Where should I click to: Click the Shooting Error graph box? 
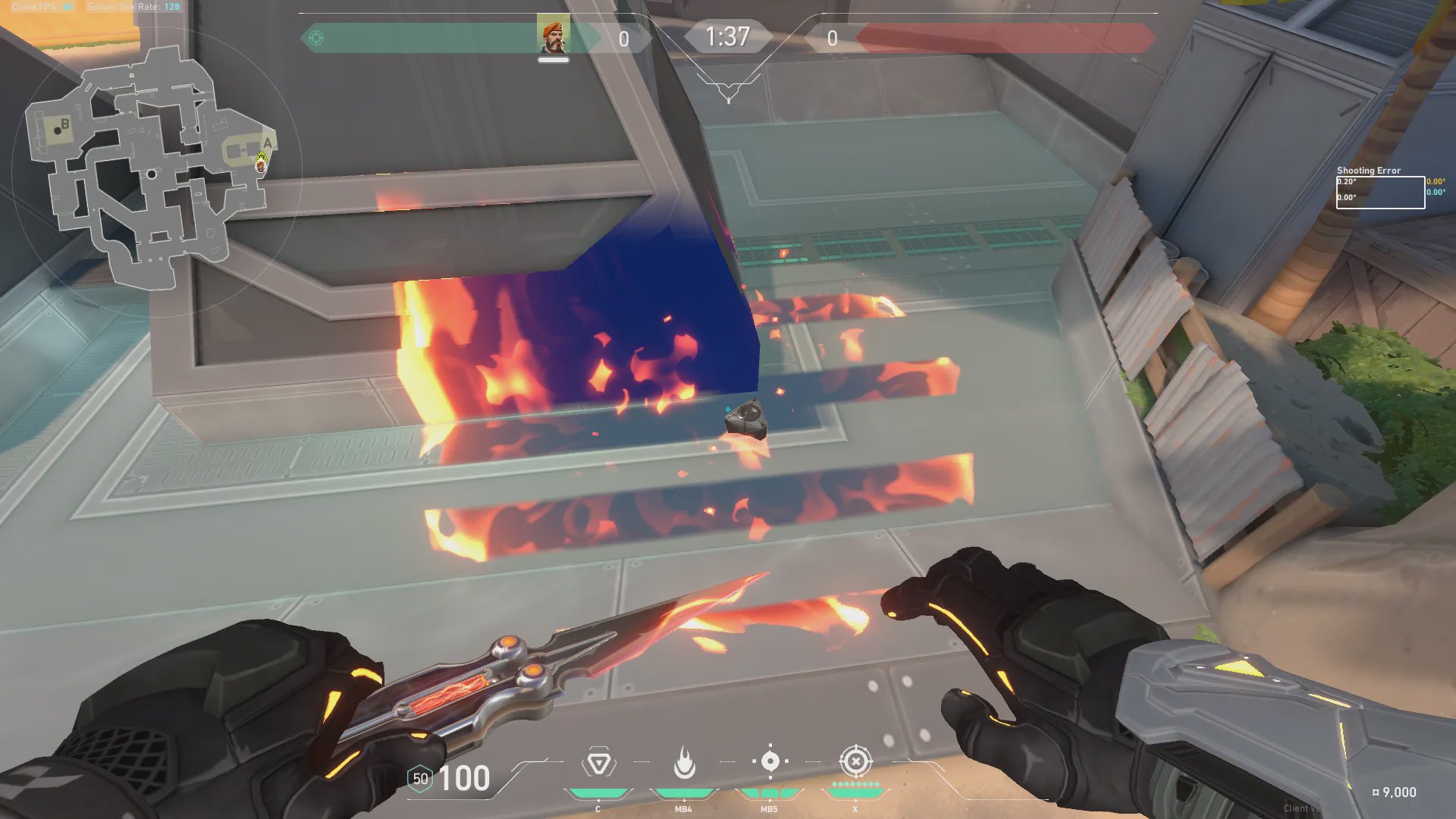point(1380,193)
